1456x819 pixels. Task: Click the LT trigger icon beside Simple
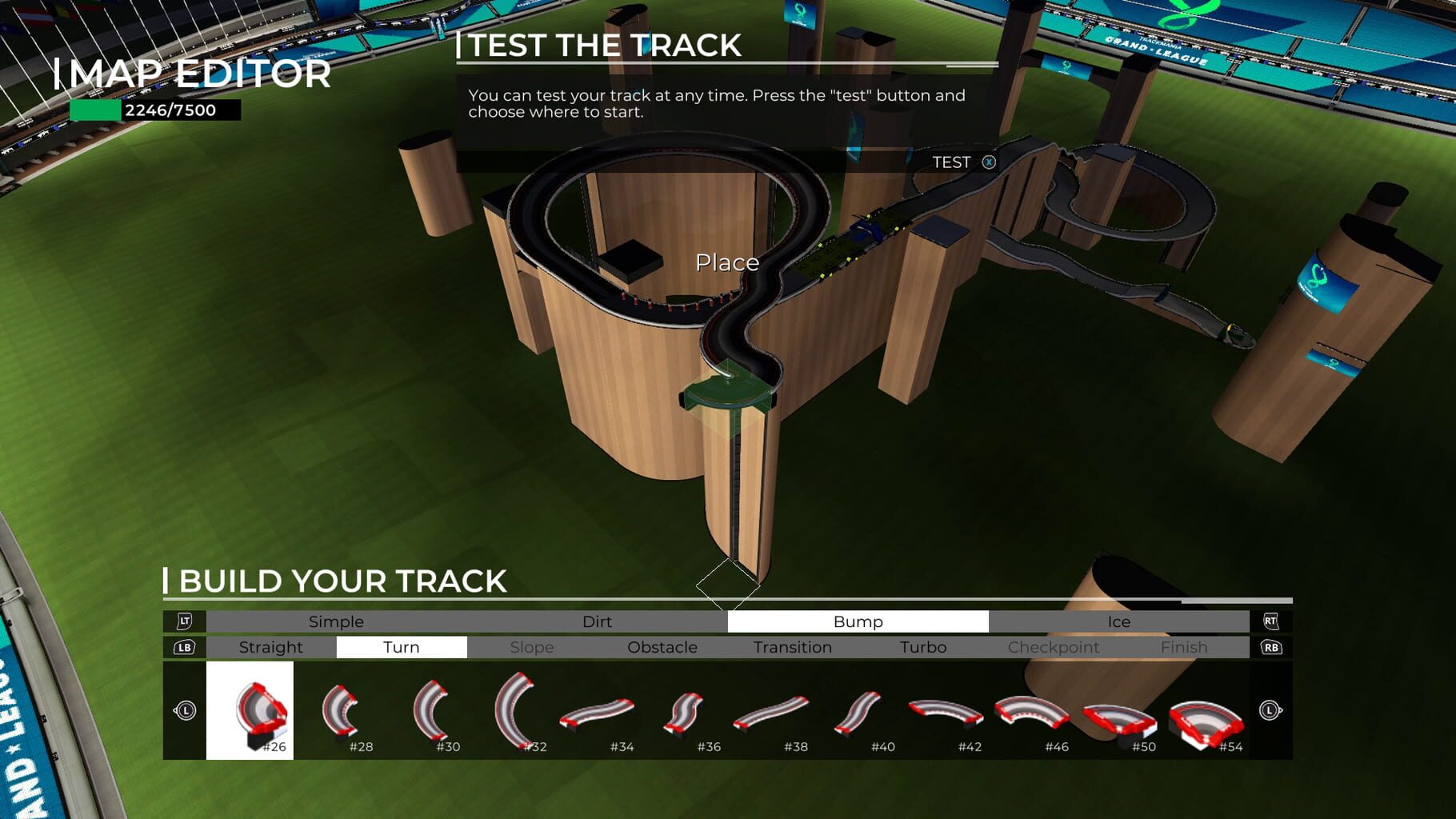point(185,621)
